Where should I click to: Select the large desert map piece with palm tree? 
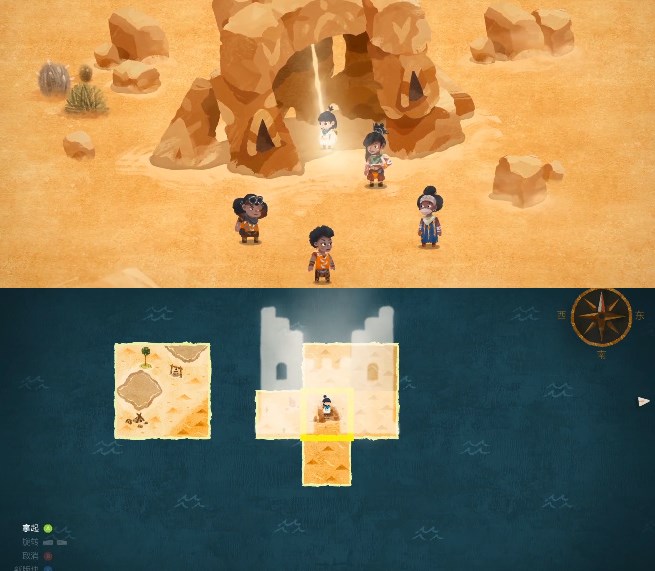(162, 391)
